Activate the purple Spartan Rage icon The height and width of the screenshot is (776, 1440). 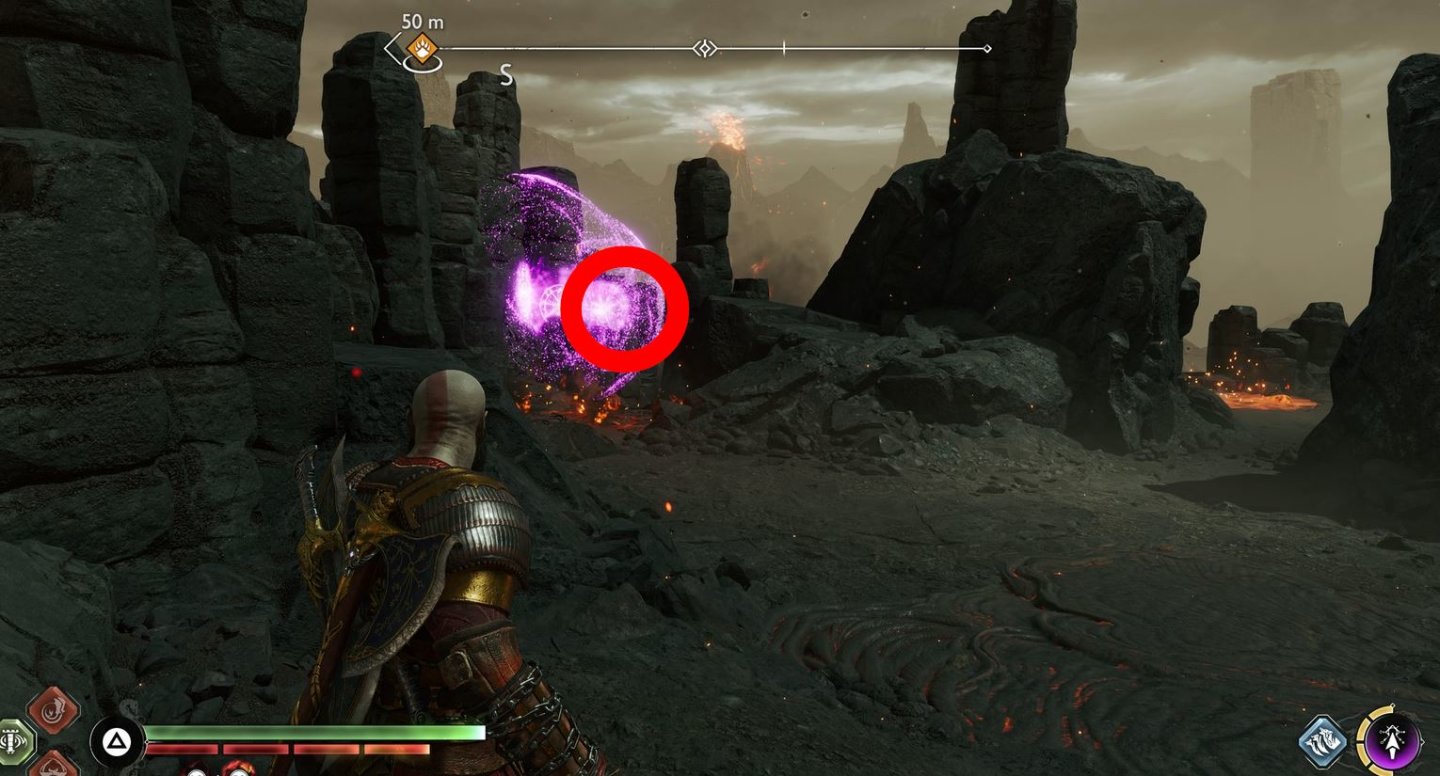[1392, 742]
